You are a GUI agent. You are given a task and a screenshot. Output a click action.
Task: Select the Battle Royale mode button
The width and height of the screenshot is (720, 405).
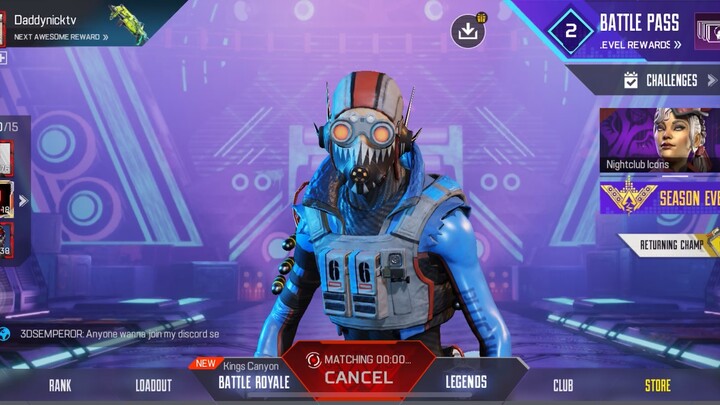click(x=254, y=381)
